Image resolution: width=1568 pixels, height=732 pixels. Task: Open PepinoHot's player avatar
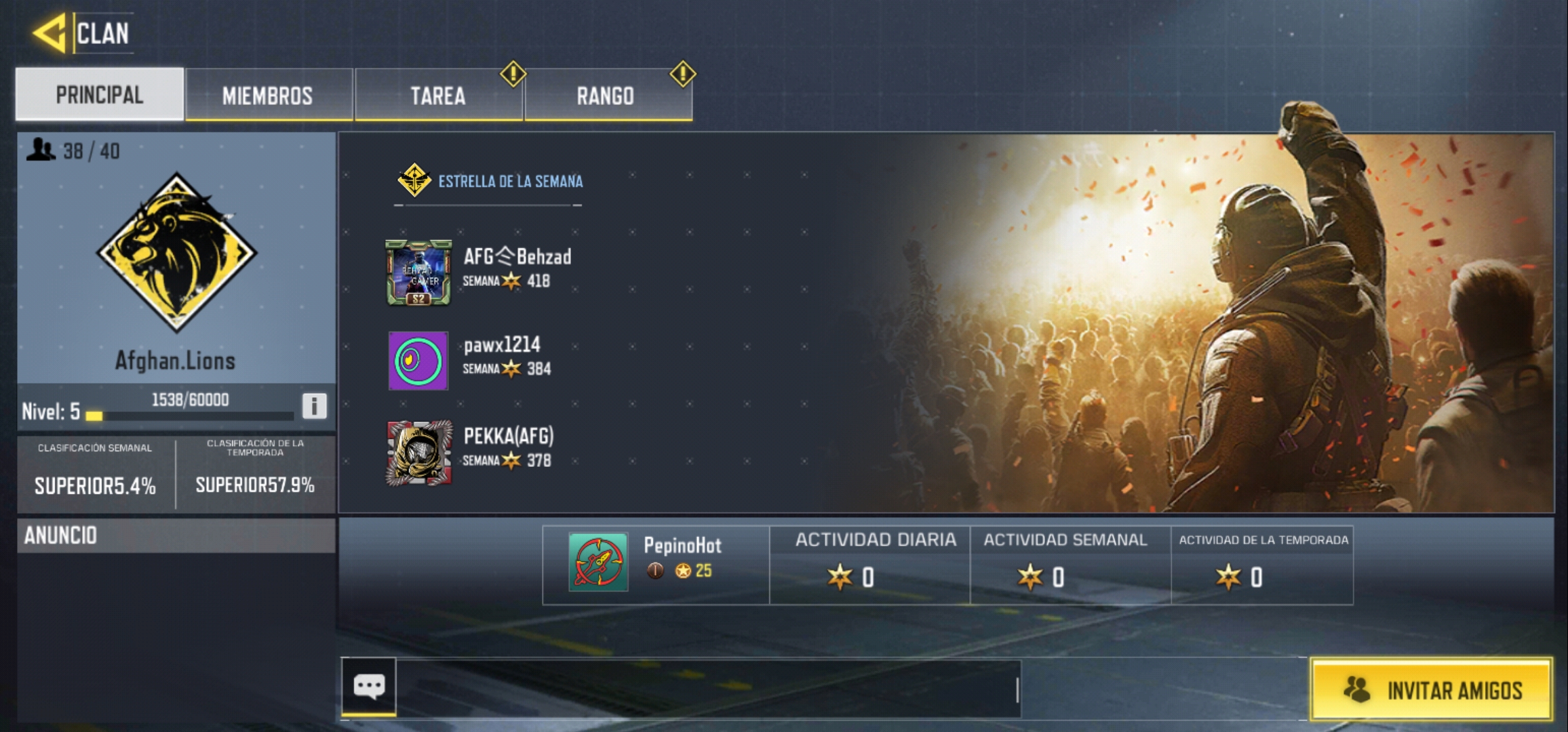598,562
